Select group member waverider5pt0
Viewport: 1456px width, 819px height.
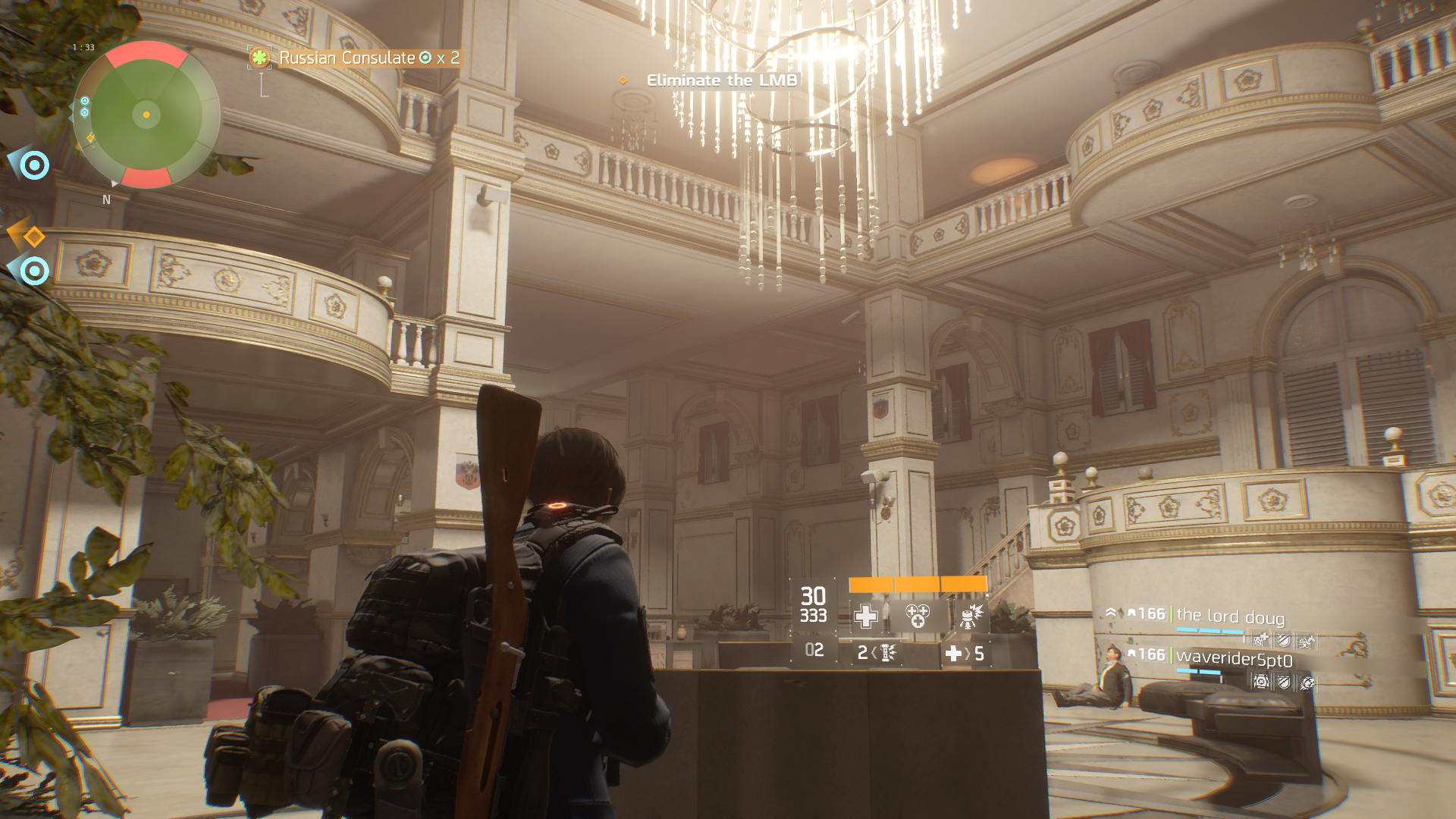1234,657
